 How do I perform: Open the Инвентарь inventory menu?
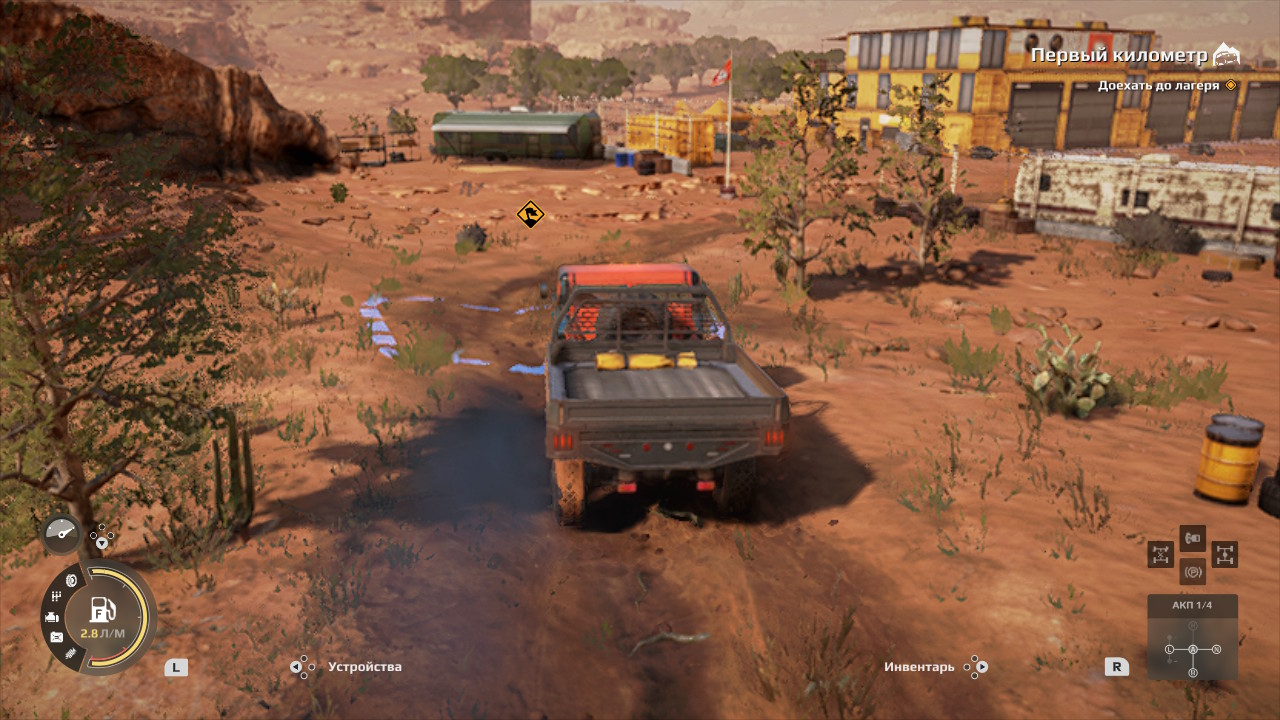(920, 667)
